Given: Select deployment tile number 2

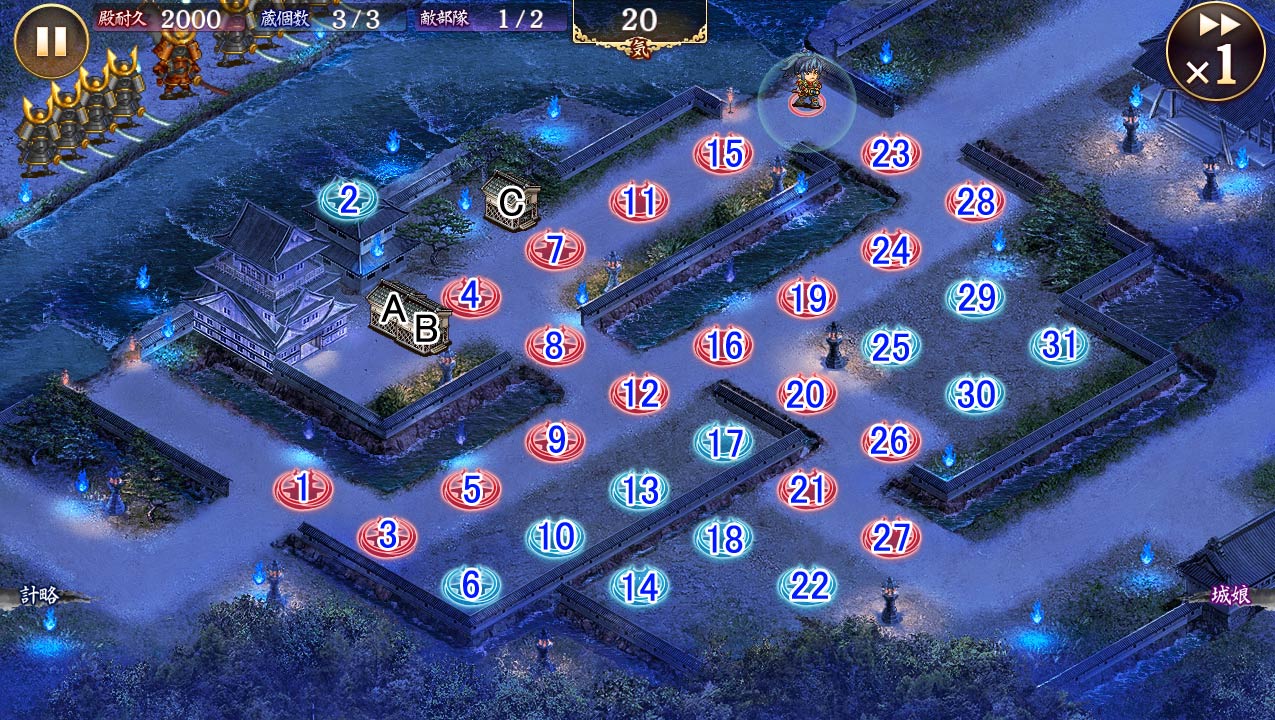Looking at the screenshot, I should coord(348,200).
